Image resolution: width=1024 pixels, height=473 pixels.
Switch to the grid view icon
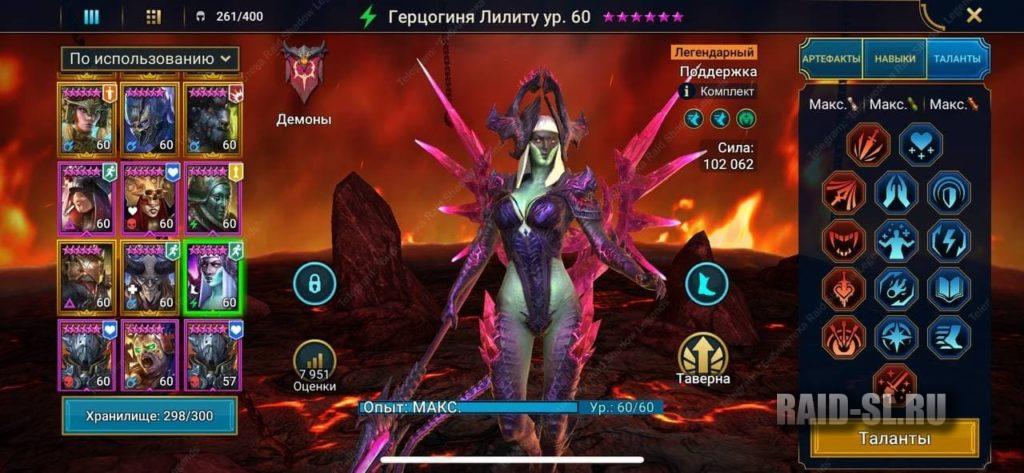pos(153,16)
